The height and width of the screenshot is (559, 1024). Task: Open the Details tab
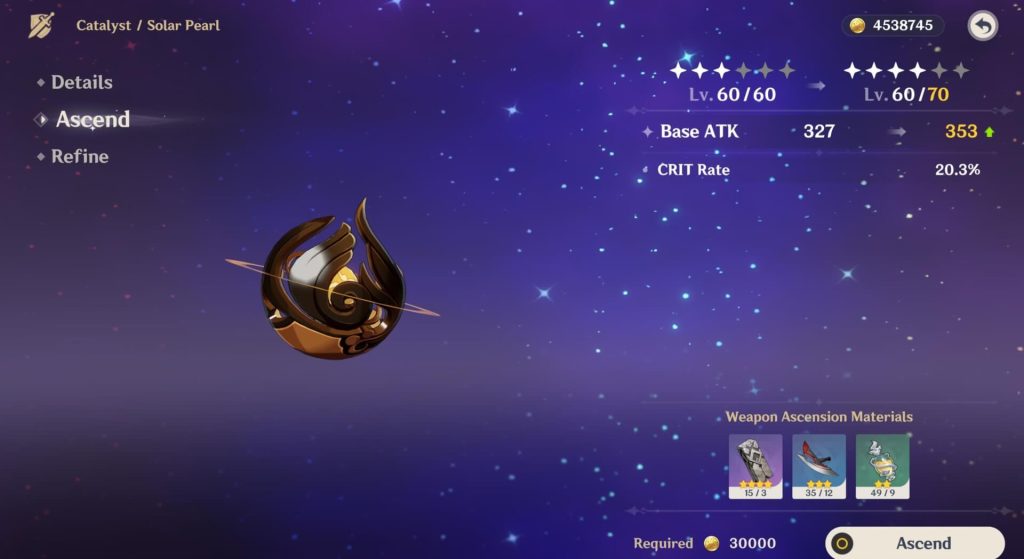tap(81, 83)
